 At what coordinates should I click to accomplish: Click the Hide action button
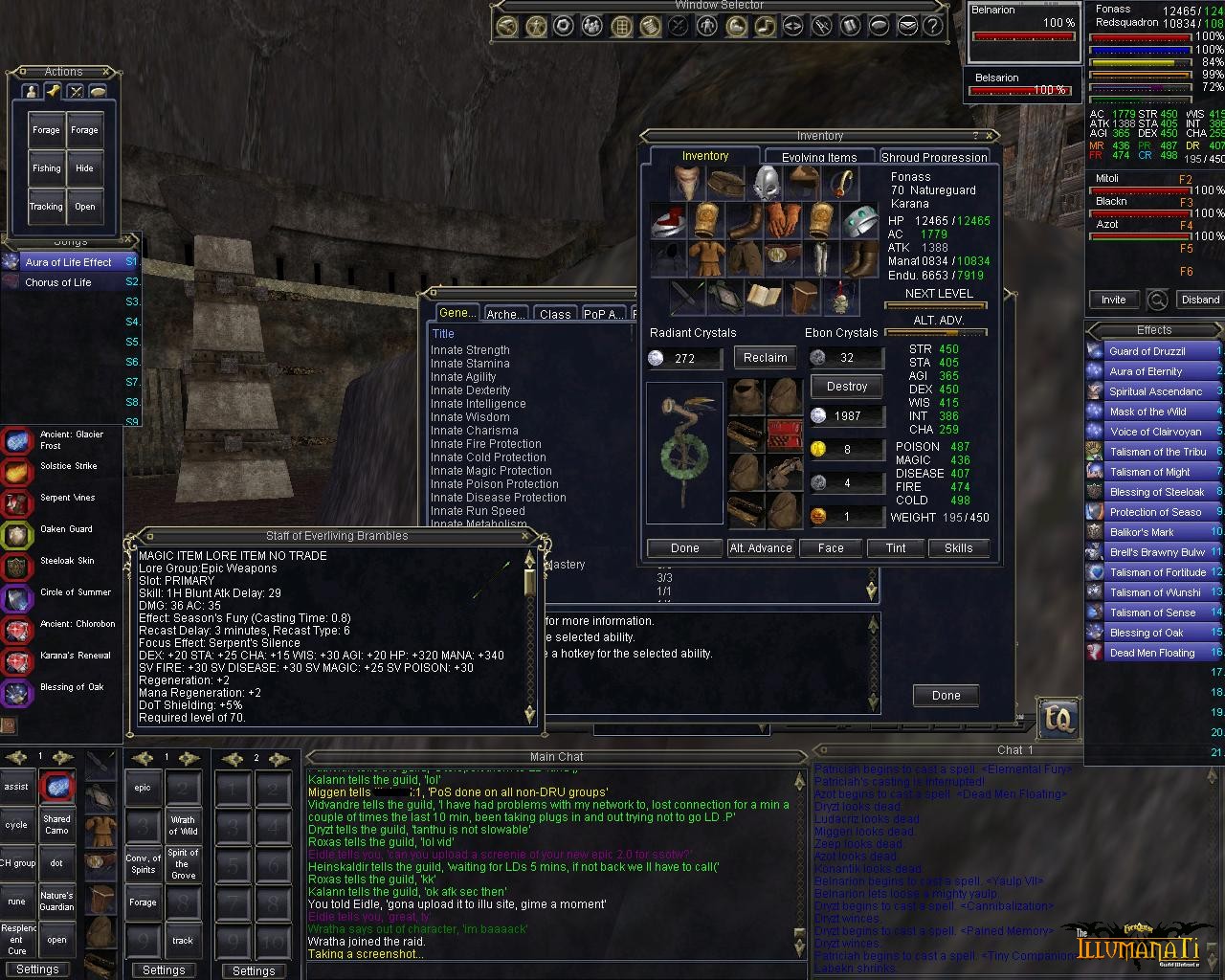coord(84,168)
